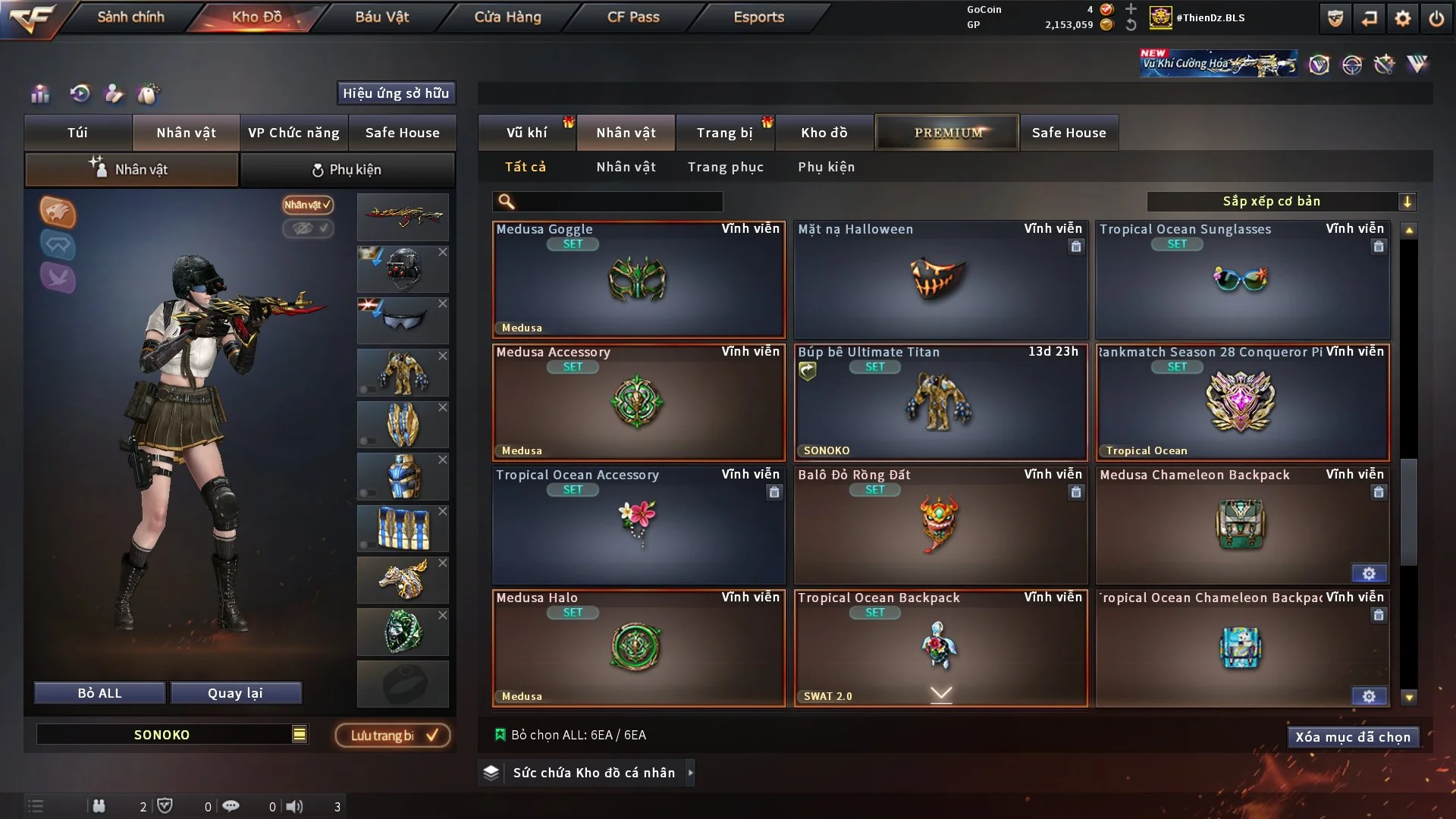Open the settings gear icon

tap(1402, 18)
